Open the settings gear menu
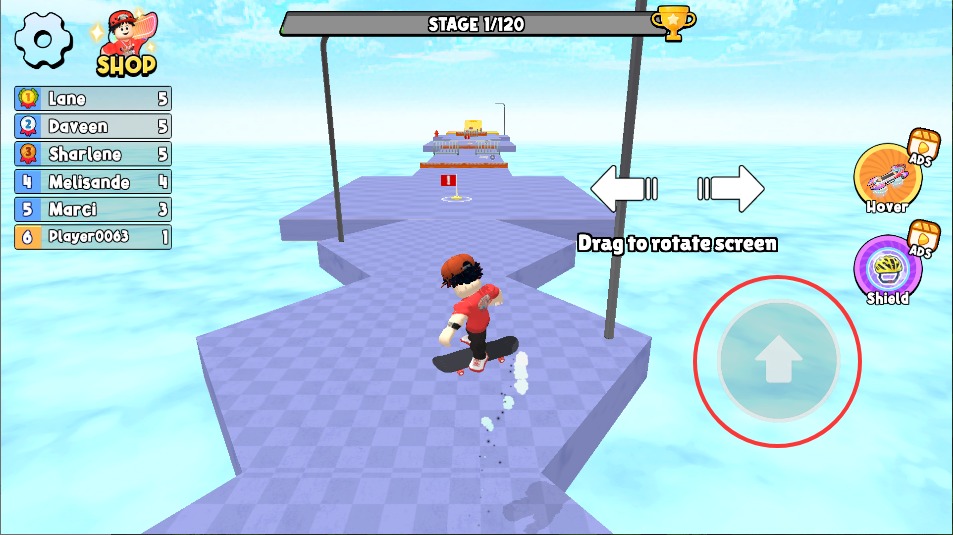This screenshot has height=535, width=953. (43, 41)
